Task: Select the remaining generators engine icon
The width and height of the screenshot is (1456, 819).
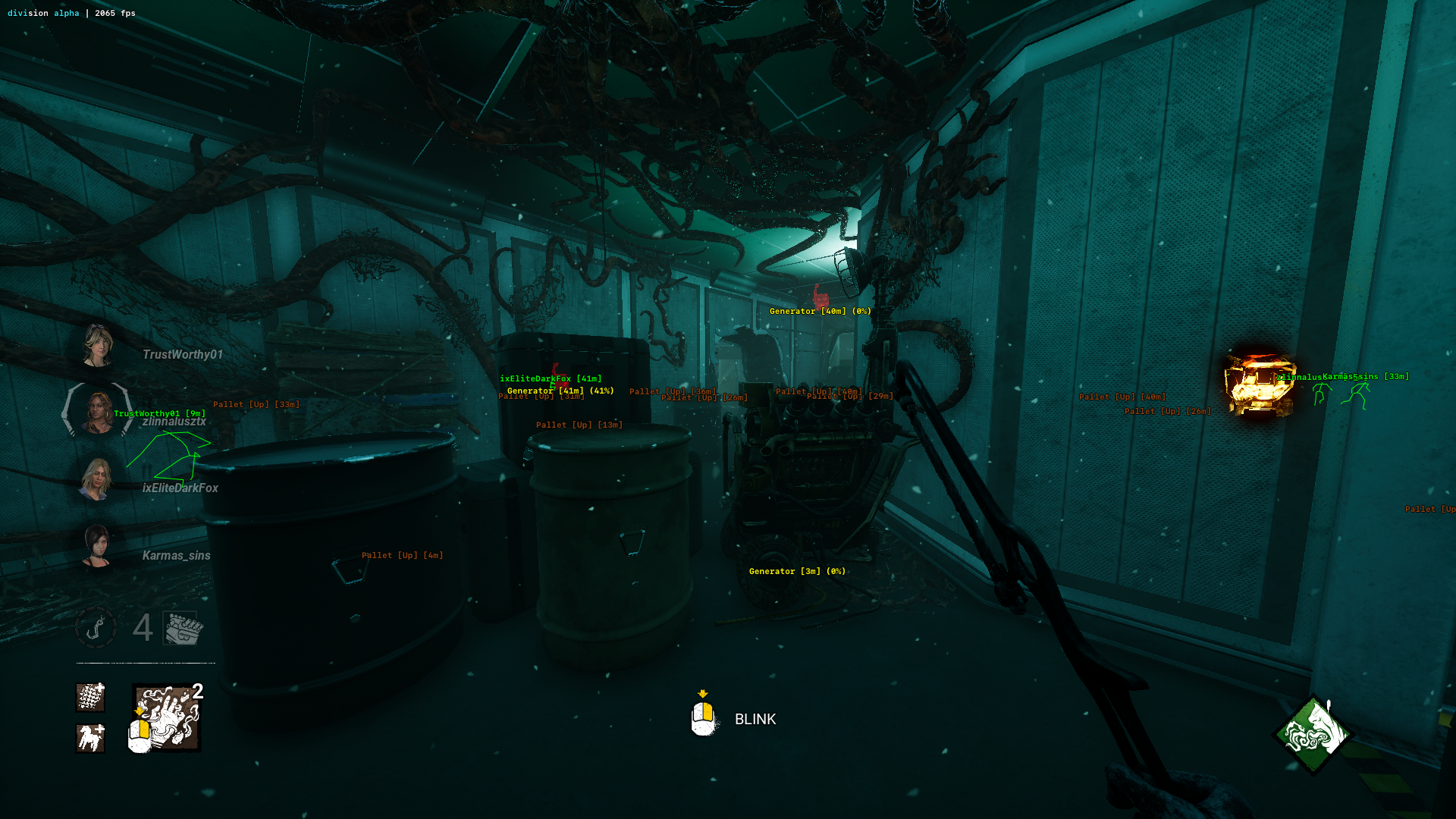Action: point(183,628)
